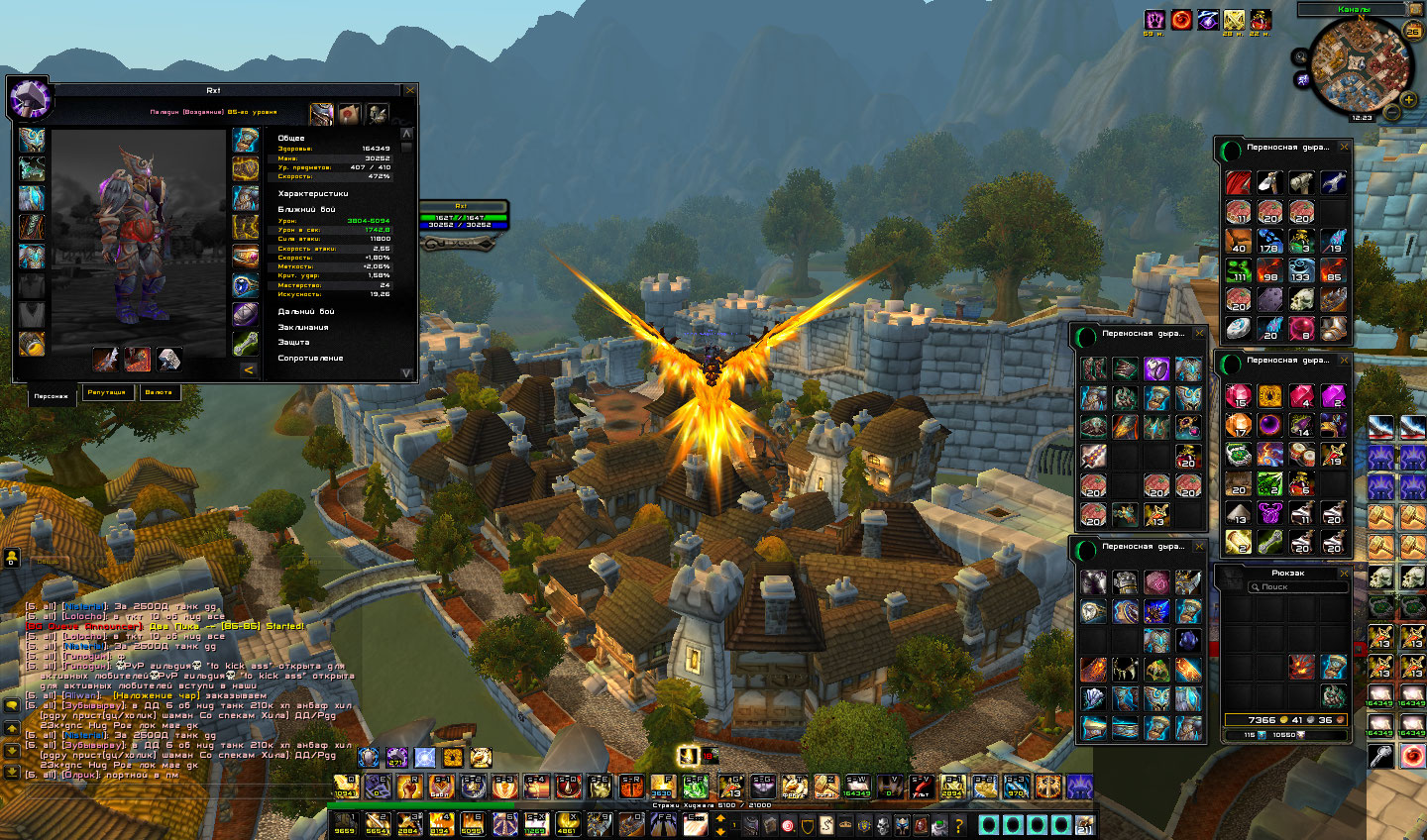Open the calendar button showing 26
This screenshot has width=1427, height=840.
pos(1413,32)
